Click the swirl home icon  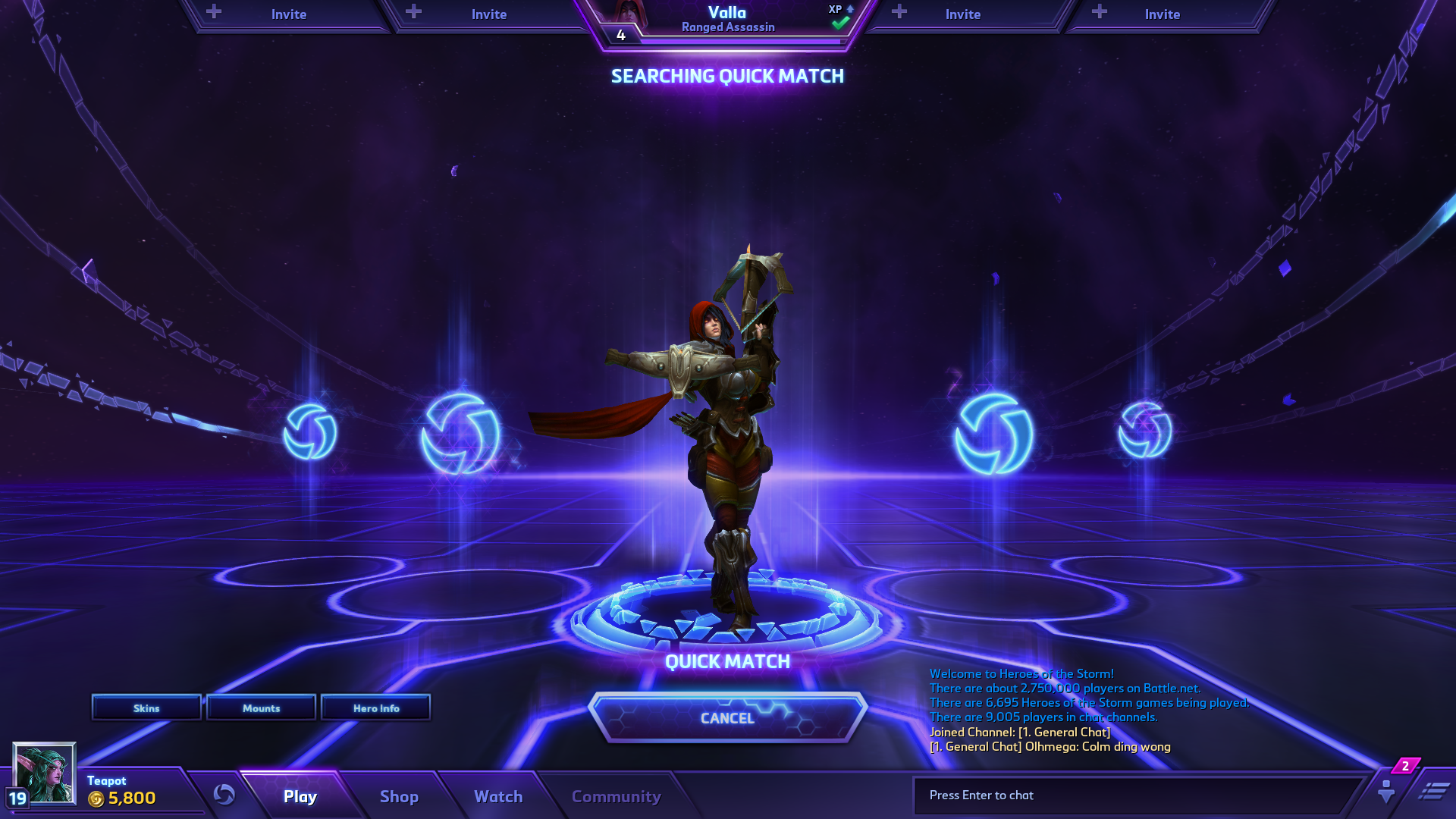coord(224,794)
